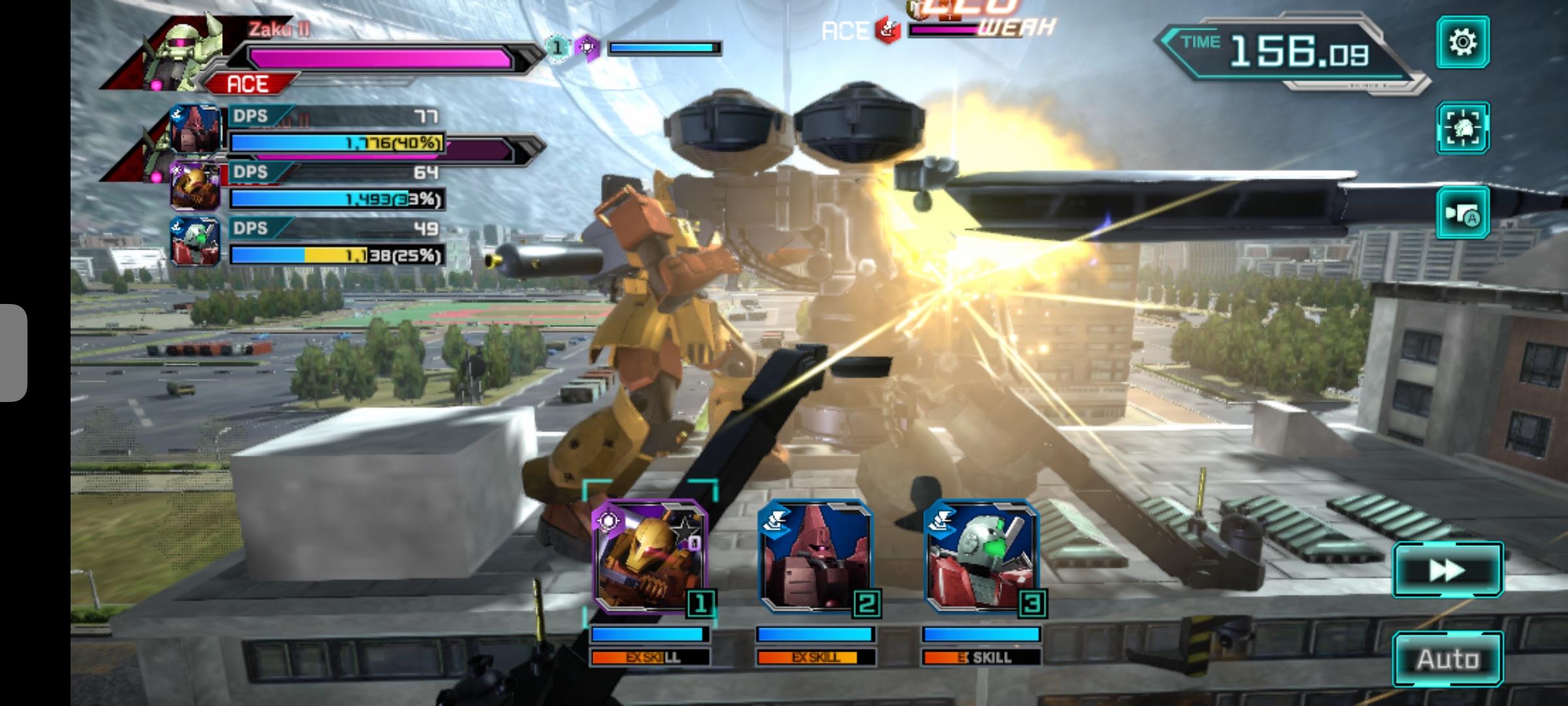Trigger unit 2's EX Skill gauge
Screen dimensions: 1568x706
(815, 657)
